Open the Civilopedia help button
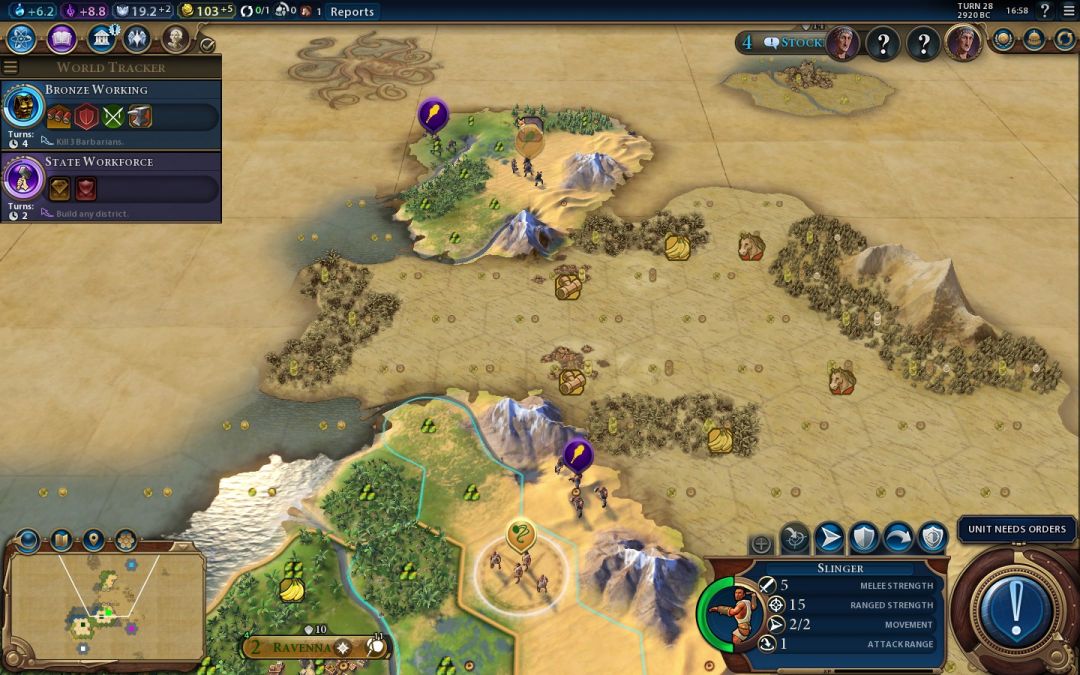 pyautogui.click(x=1045, y=11)
